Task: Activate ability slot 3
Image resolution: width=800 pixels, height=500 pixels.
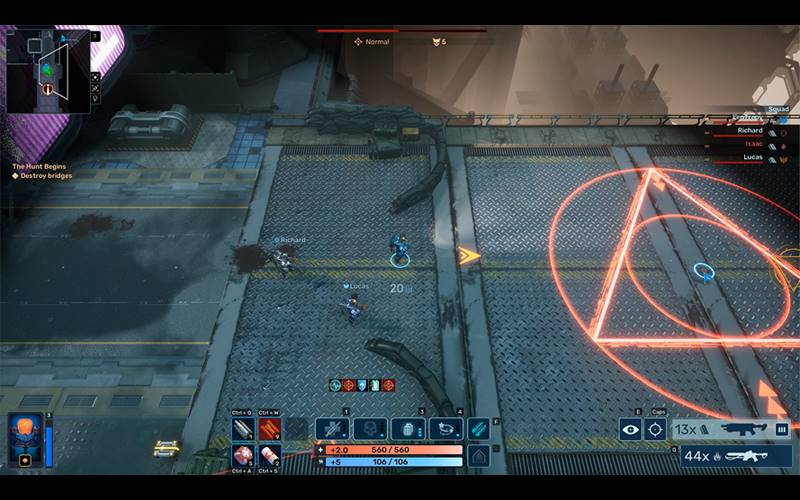Action: tap(407, 429)
